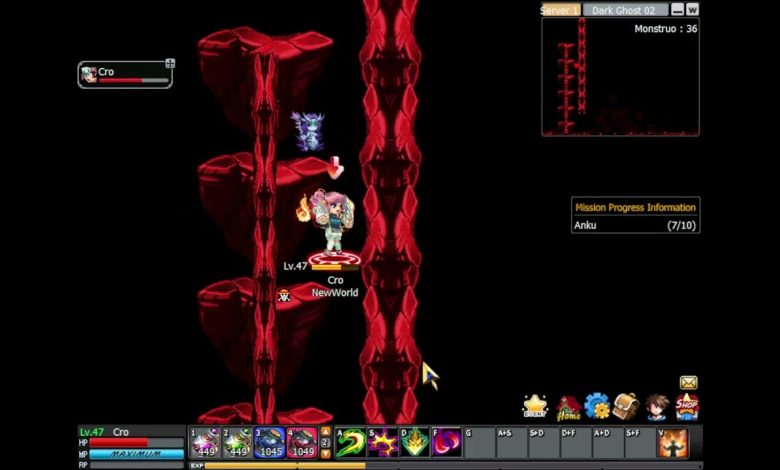Expand the Cro party frame plus button
Viewport: 780px width, 470px height.
pos(170,64)
